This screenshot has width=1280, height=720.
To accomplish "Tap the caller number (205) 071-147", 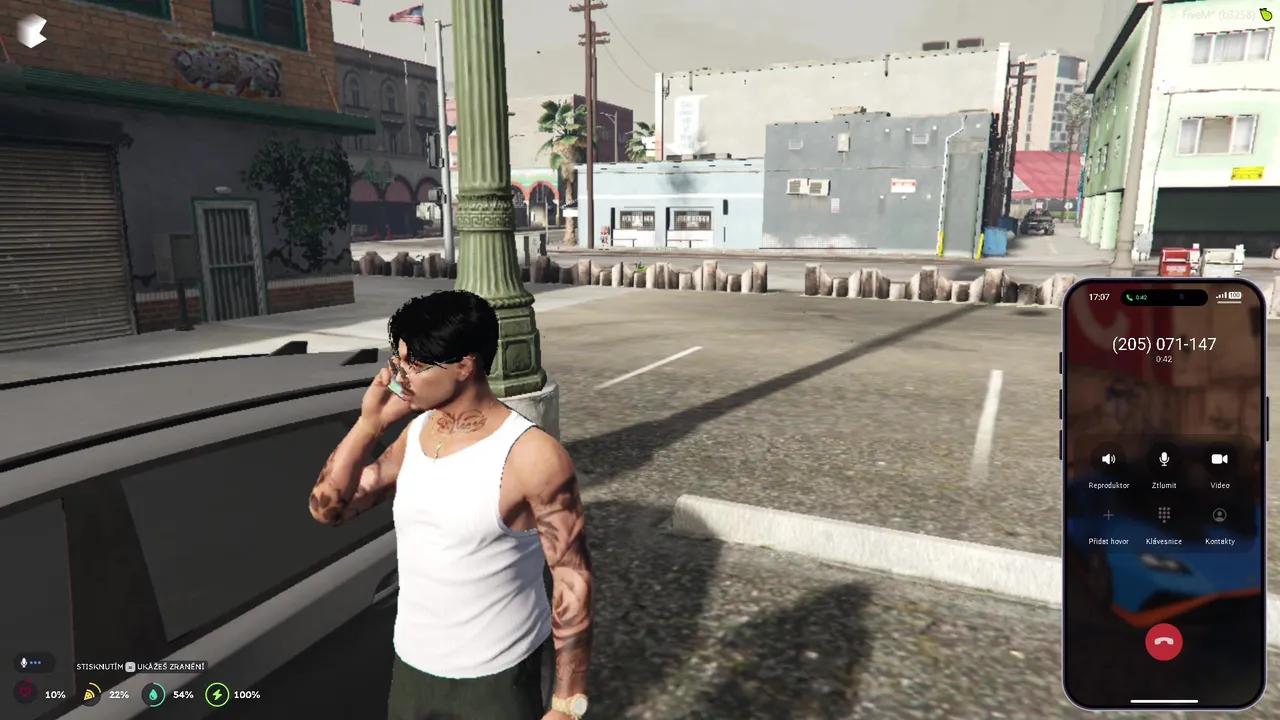I will [1163, 344].
